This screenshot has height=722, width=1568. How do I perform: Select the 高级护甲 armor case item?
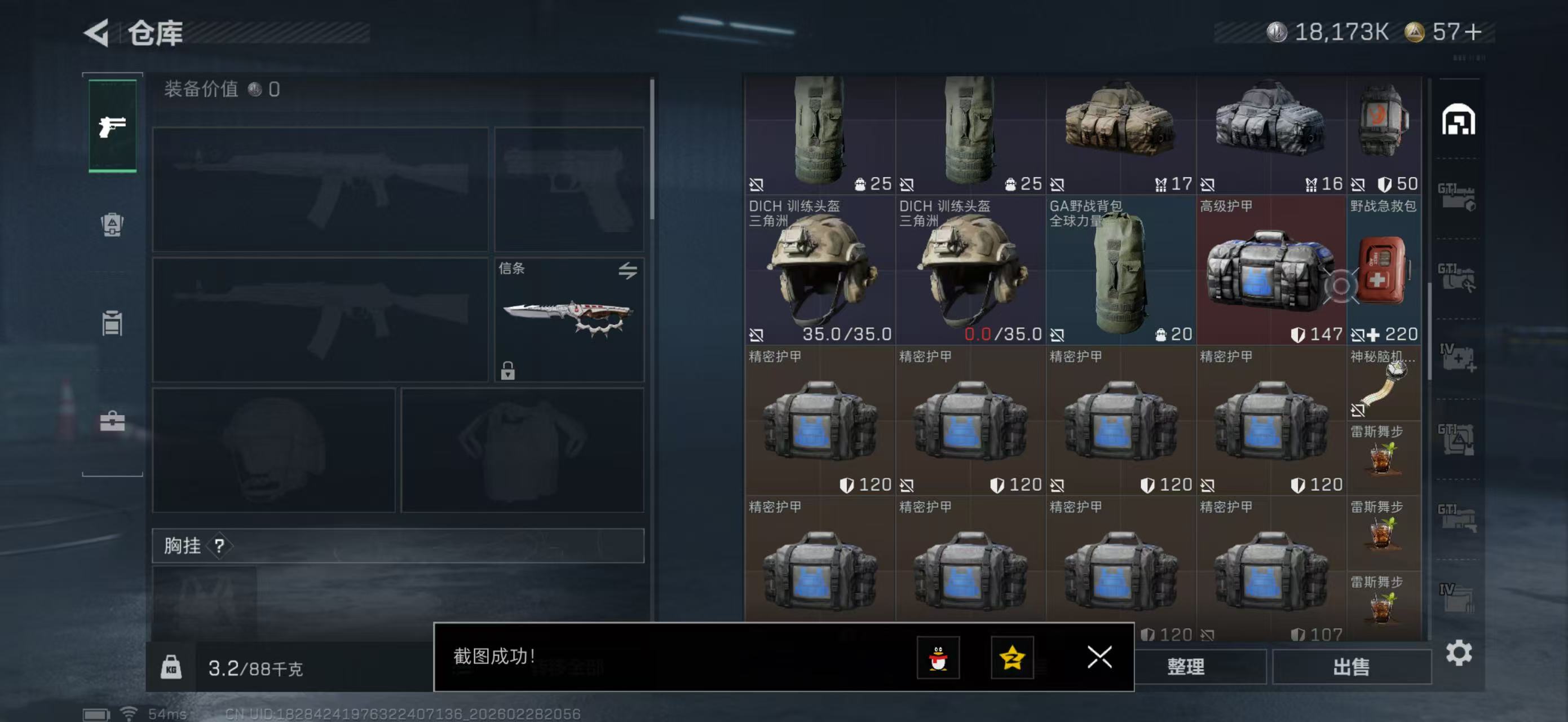1271,271
